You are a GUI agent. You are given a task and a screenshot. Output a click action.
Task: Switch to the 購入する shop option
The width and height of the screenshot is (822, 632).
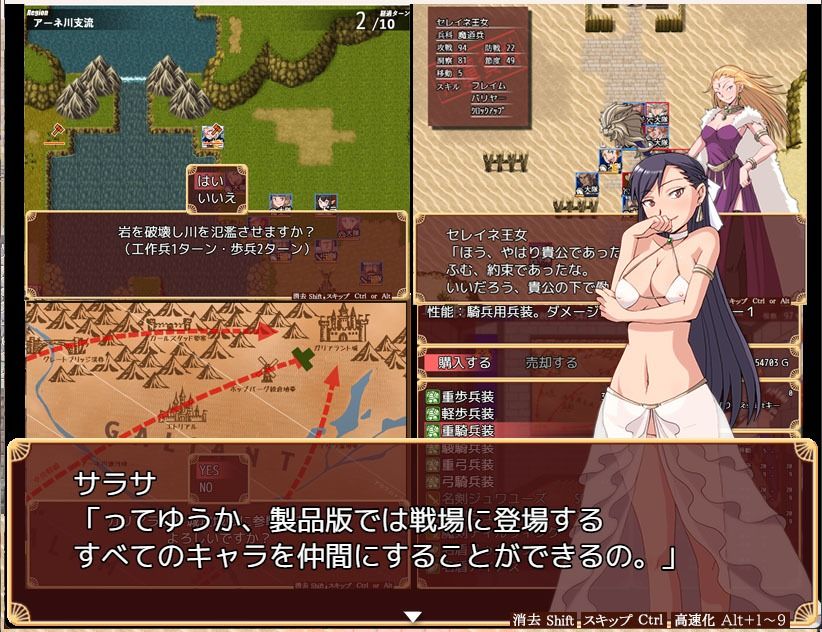tap(465, 362)
